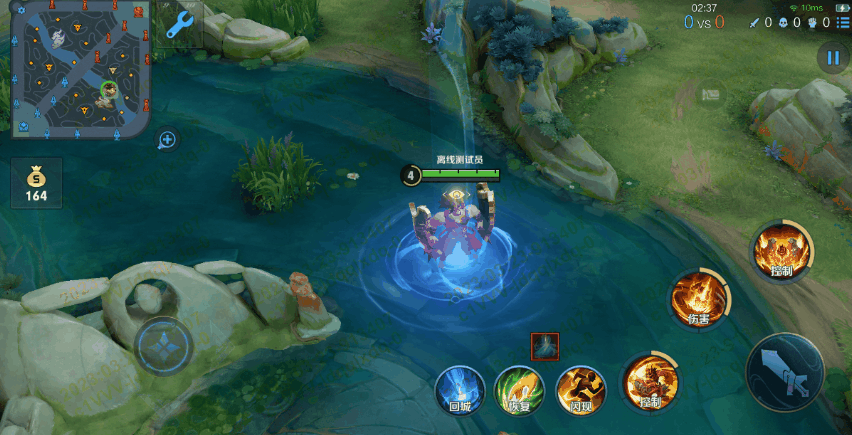Screen dimensions: 852x435
Task: Pause the game
Action: pyautogui.click(x=832, y=58)
